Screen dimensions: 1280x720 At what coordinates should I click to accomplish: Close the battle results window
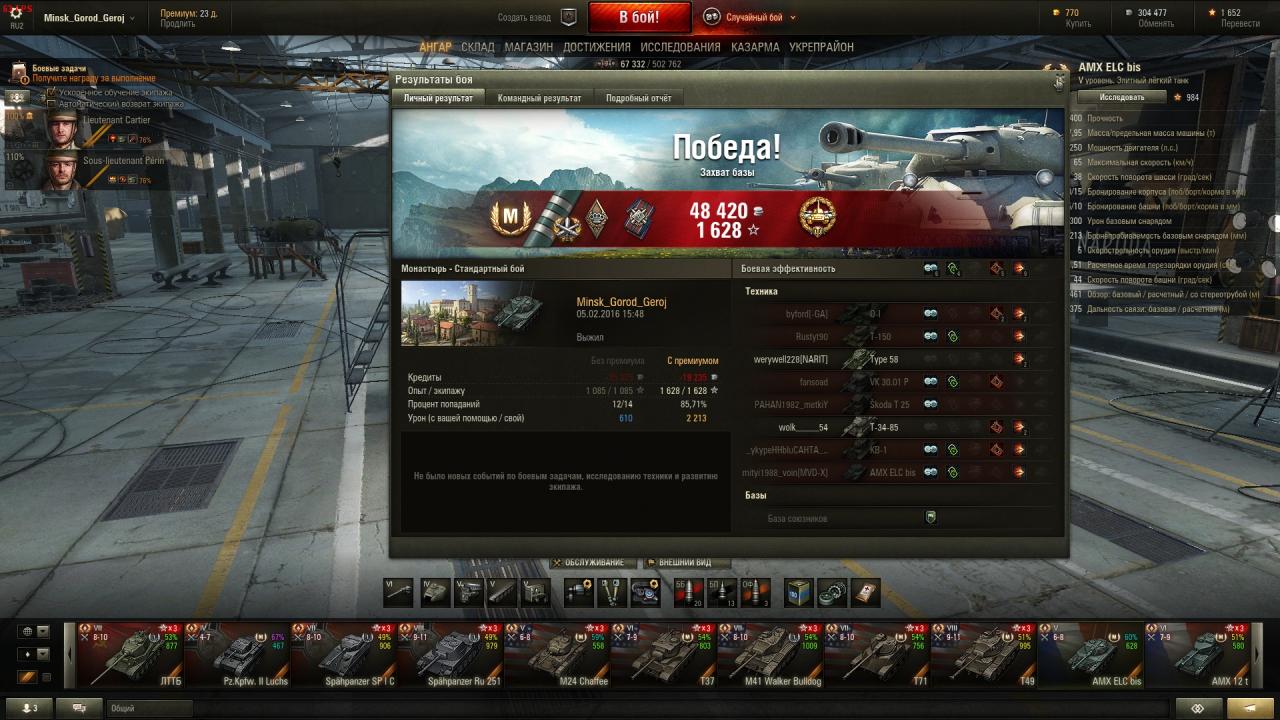pyautogui.click(x=1058, y=81)
